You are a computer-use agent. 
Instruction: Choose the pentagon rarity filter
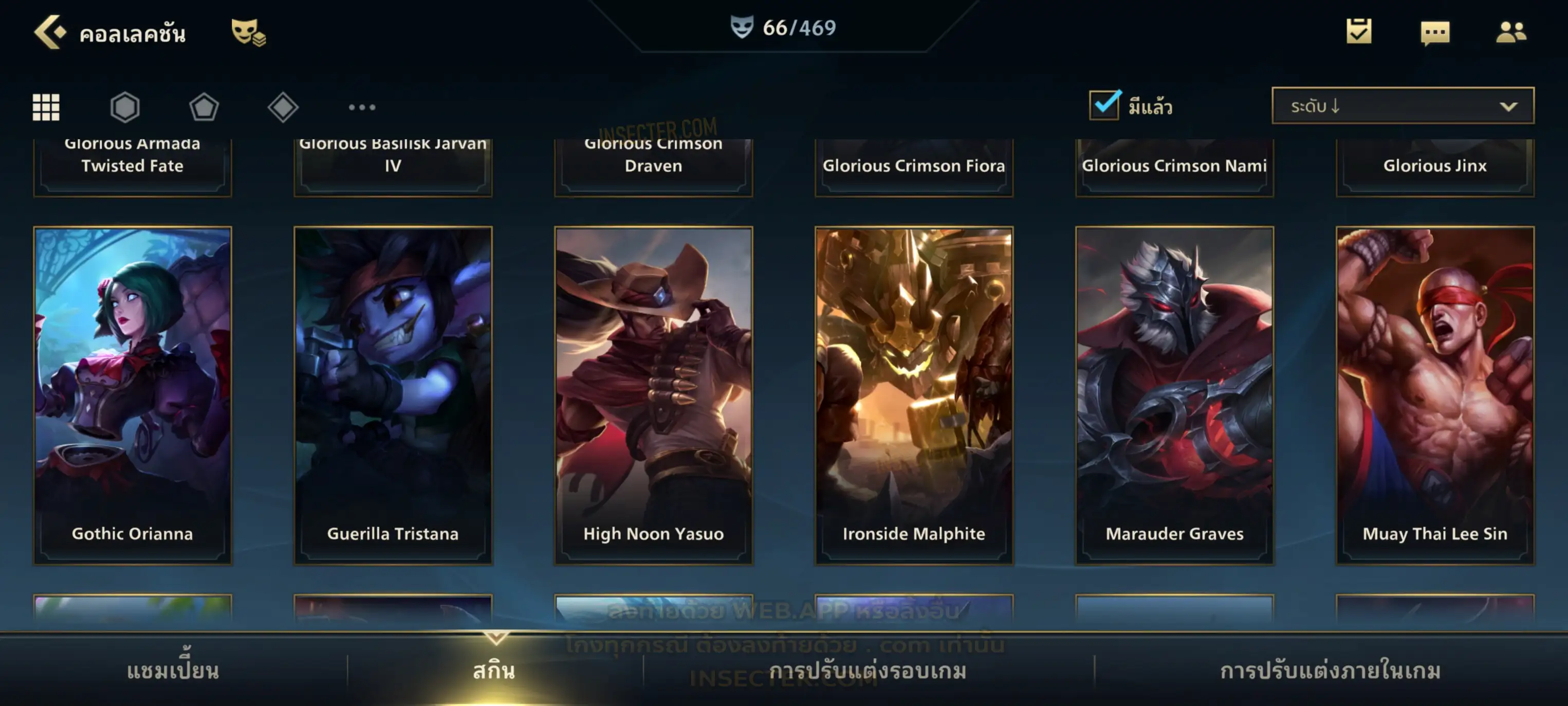(204, 107)
